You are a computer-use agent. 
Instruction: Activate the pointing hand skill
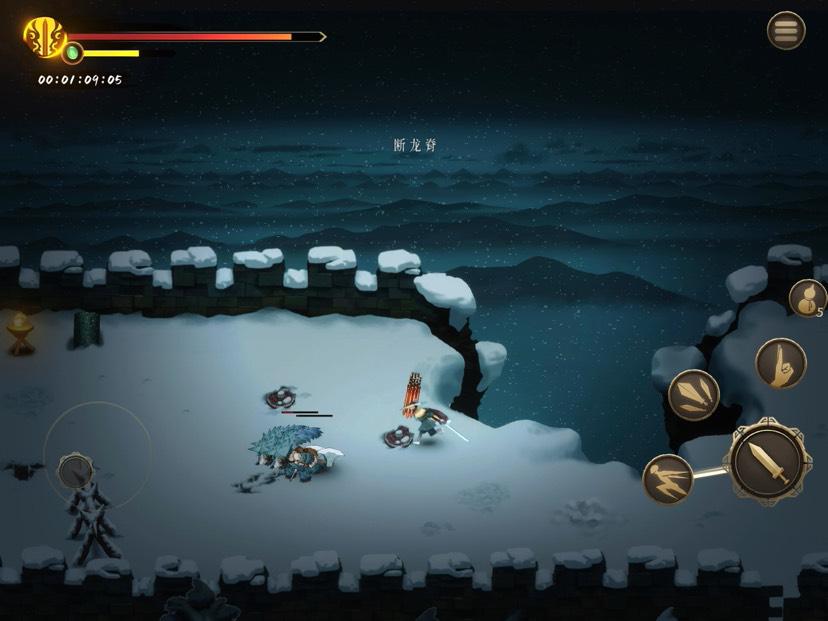779,363
